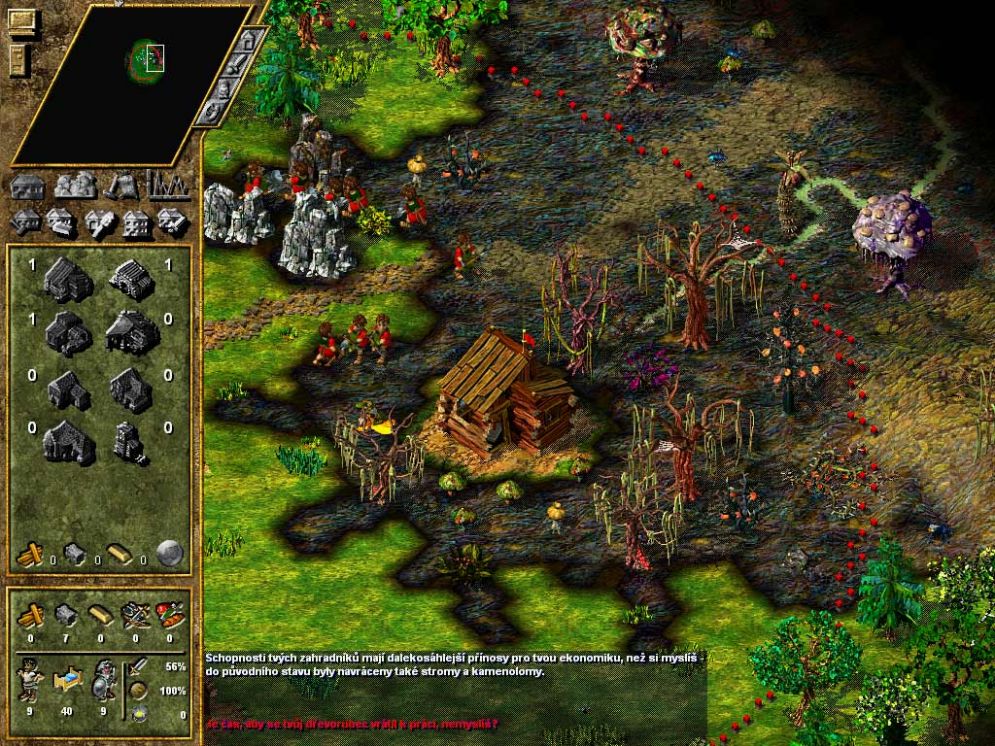Viewport: 995px width, 746px height.
Task: Click the wide gold button above the tall one
Action: (22, 20)
